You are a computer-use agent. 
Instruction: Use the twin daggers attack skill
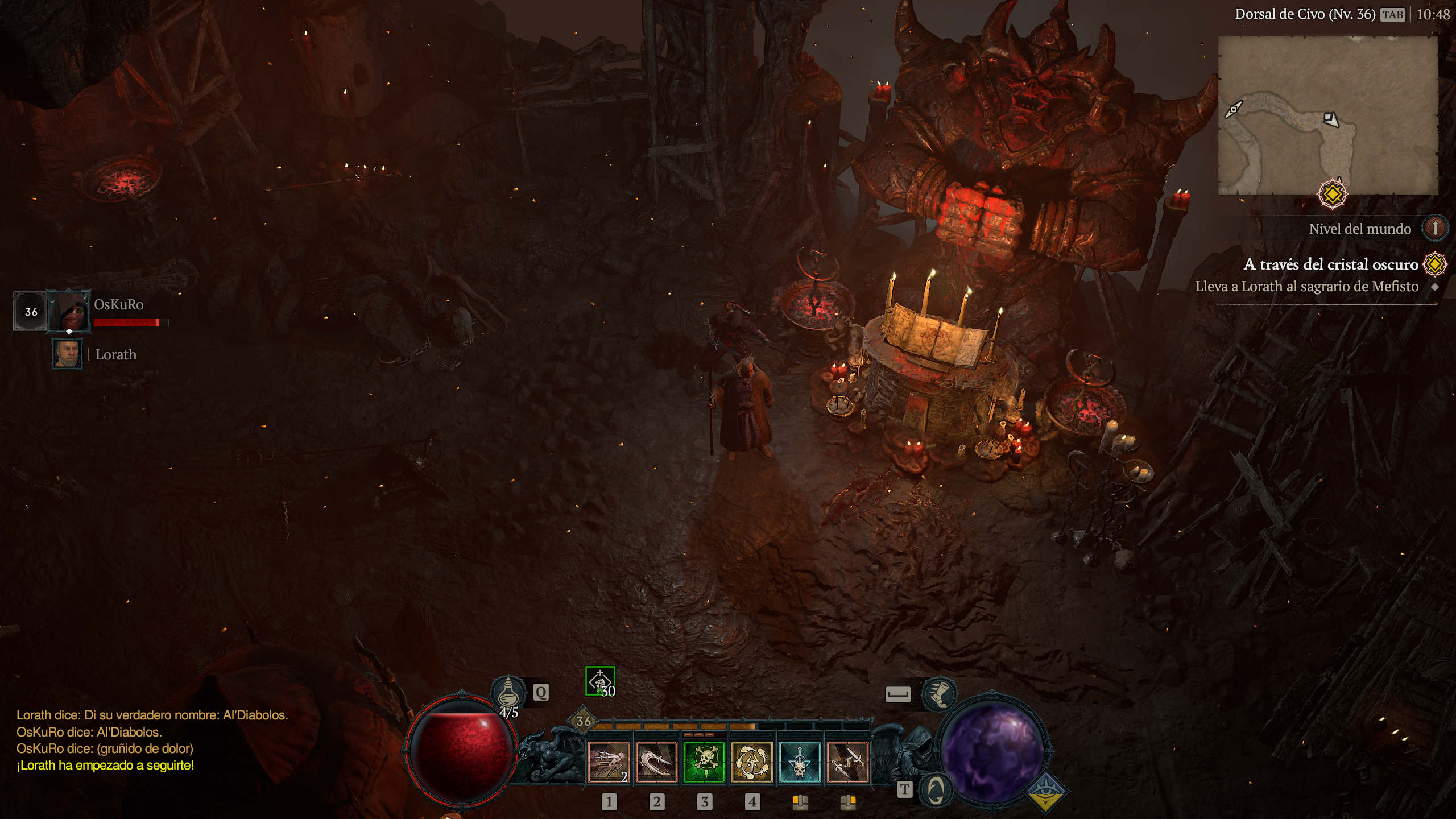[847, 762]
